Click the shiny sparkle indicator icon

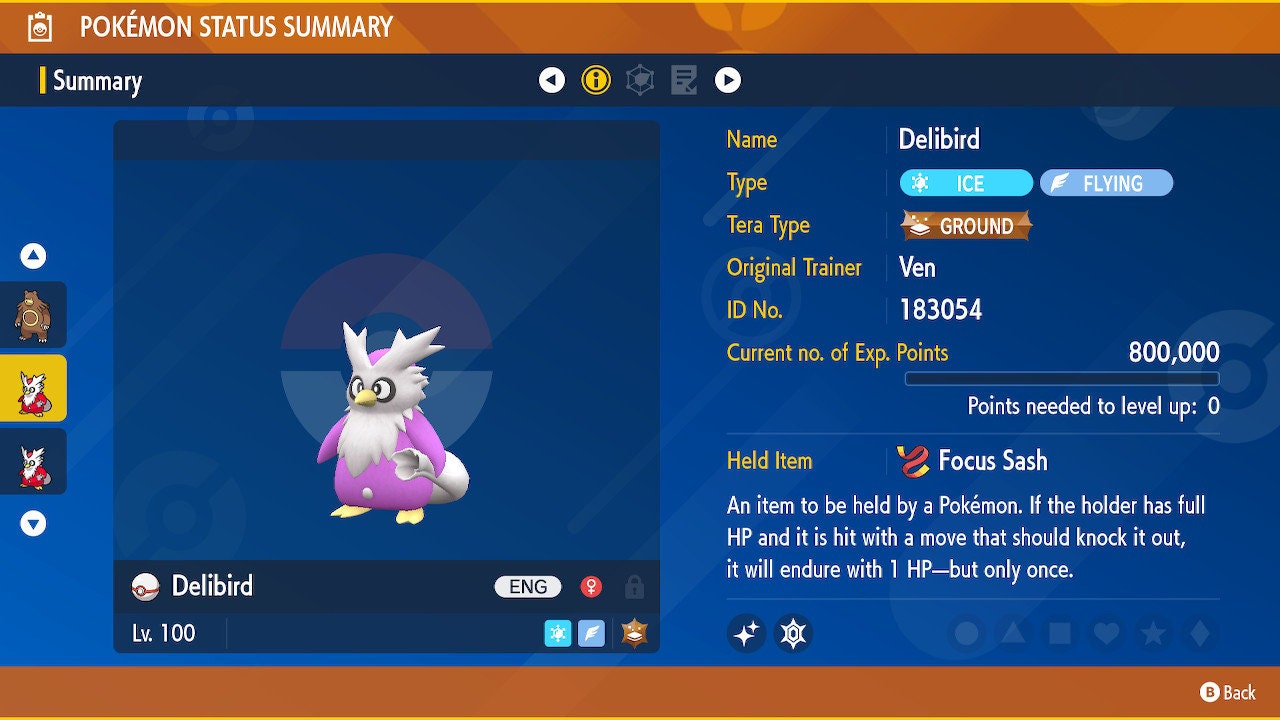746,633
